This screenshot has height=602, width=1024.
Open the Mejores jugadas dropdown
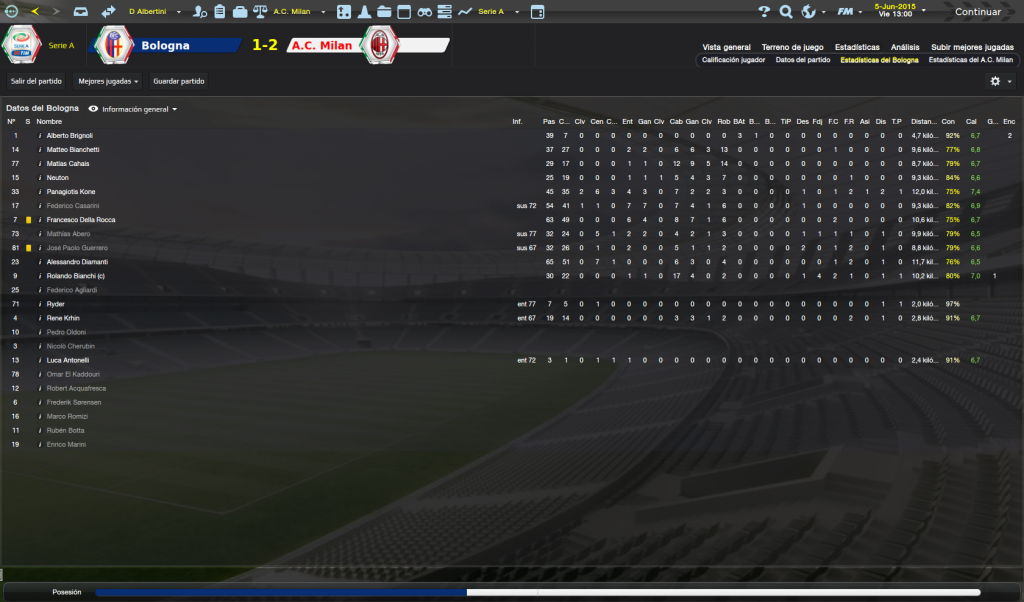[108, 81]
